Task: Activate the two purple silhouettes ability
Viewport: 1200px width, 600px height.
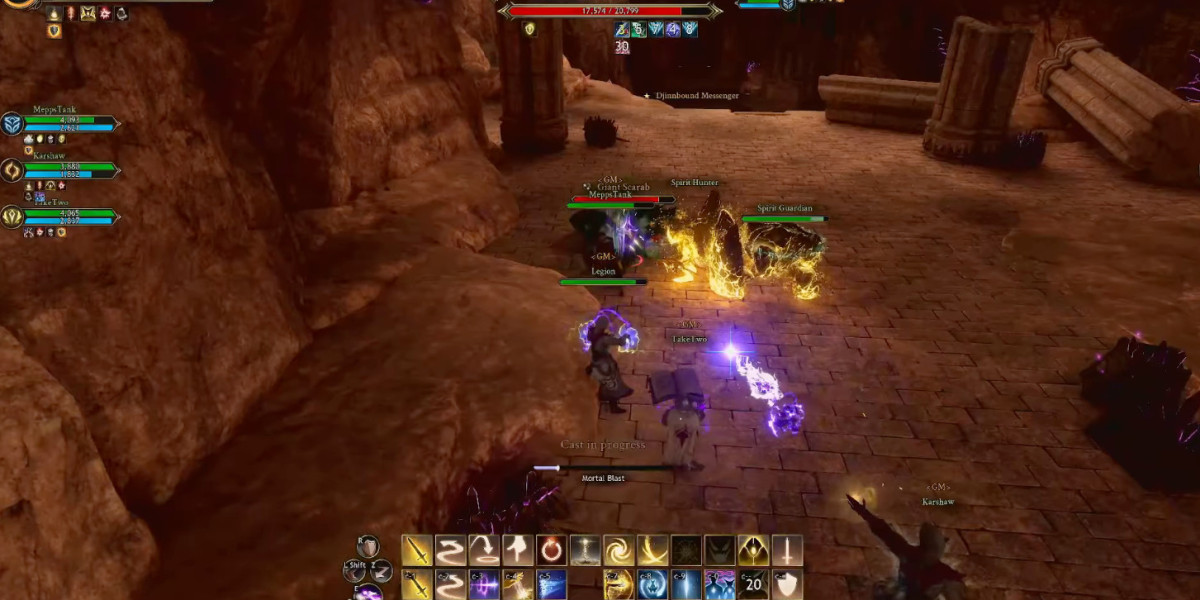Action: pos(720,584)
